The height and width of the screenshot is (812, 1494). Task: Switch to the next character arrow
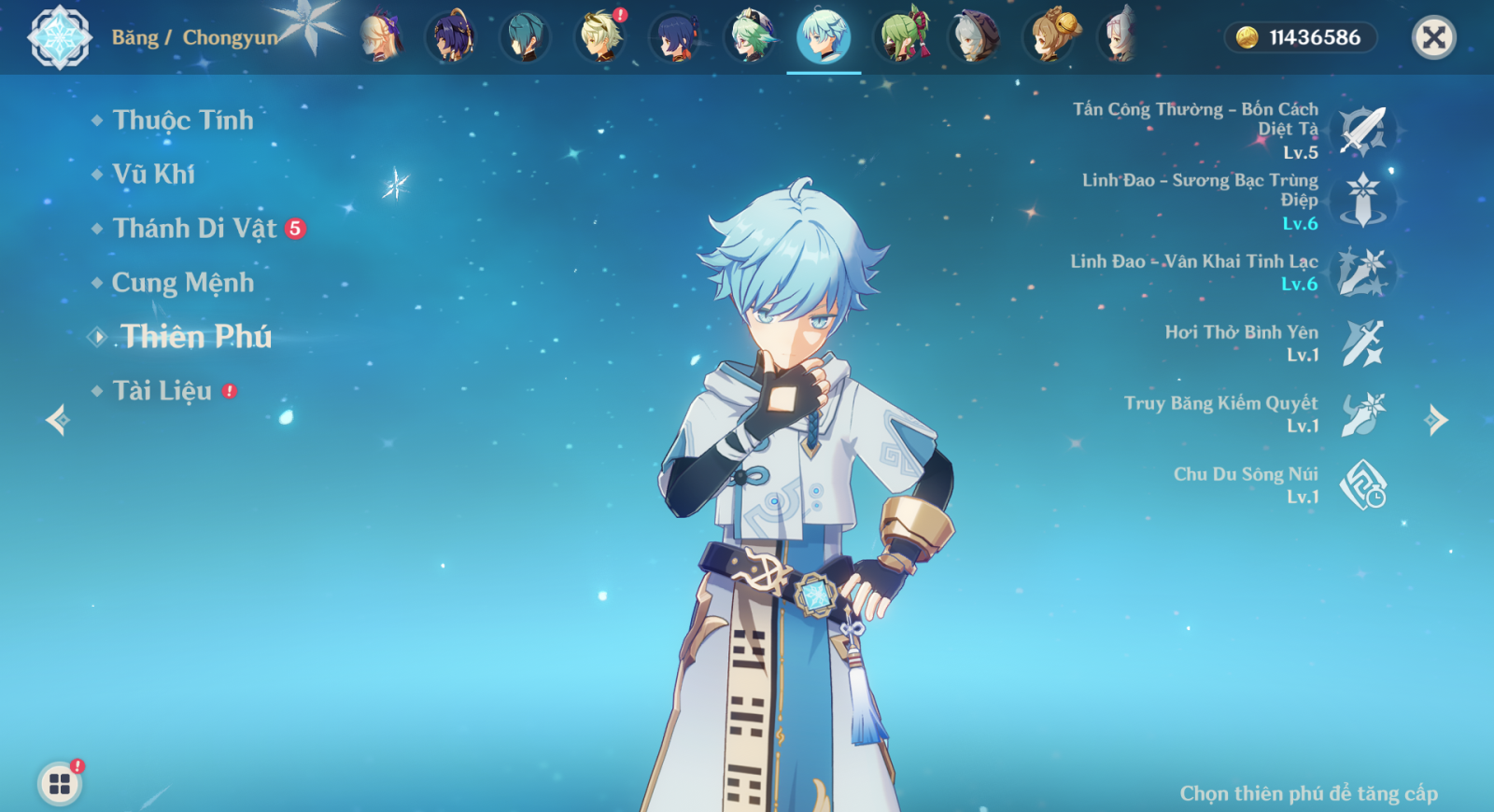(x=1436, y=420)
